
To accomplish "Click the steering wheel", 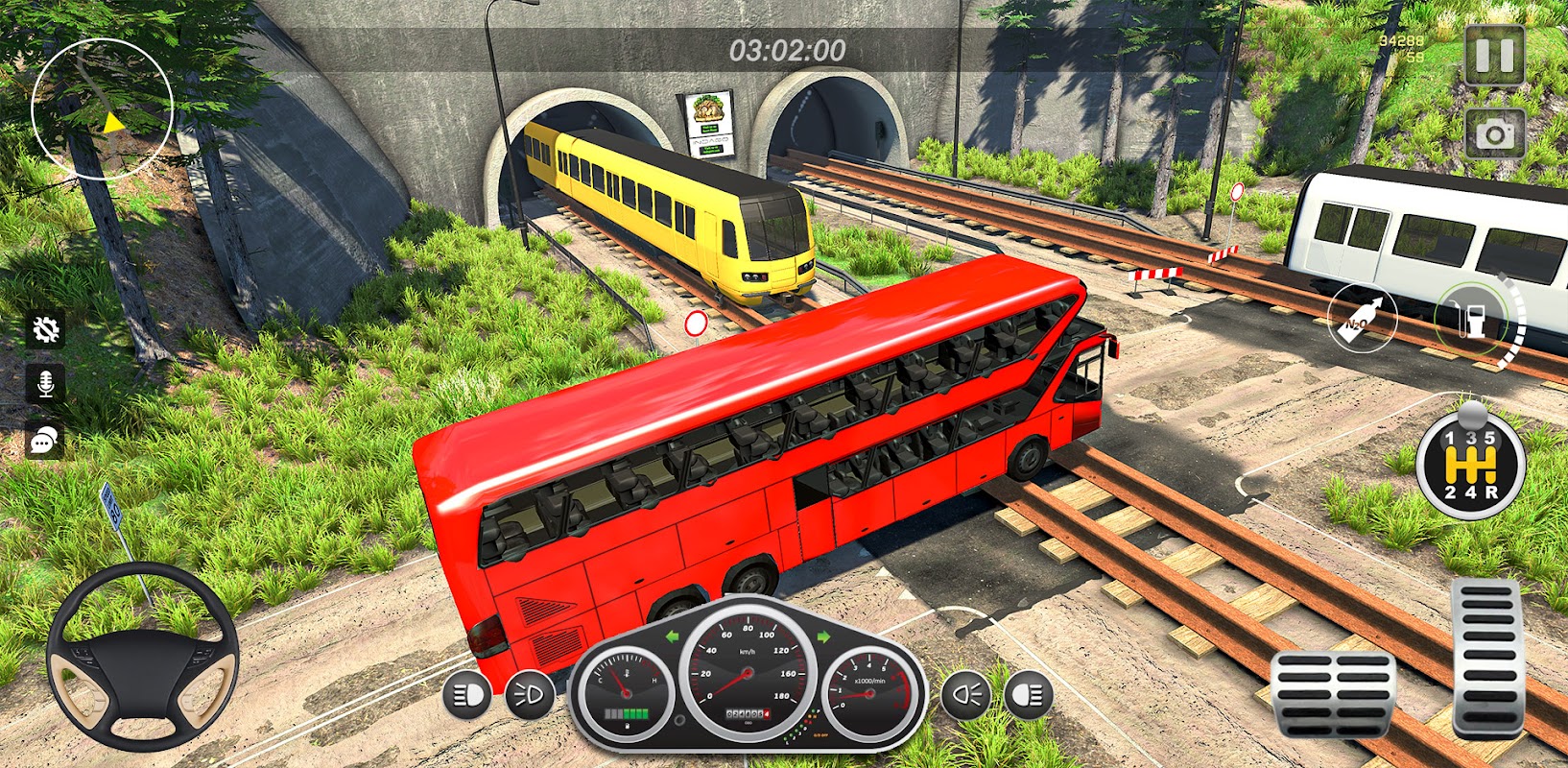I will (x=142, y=656).
